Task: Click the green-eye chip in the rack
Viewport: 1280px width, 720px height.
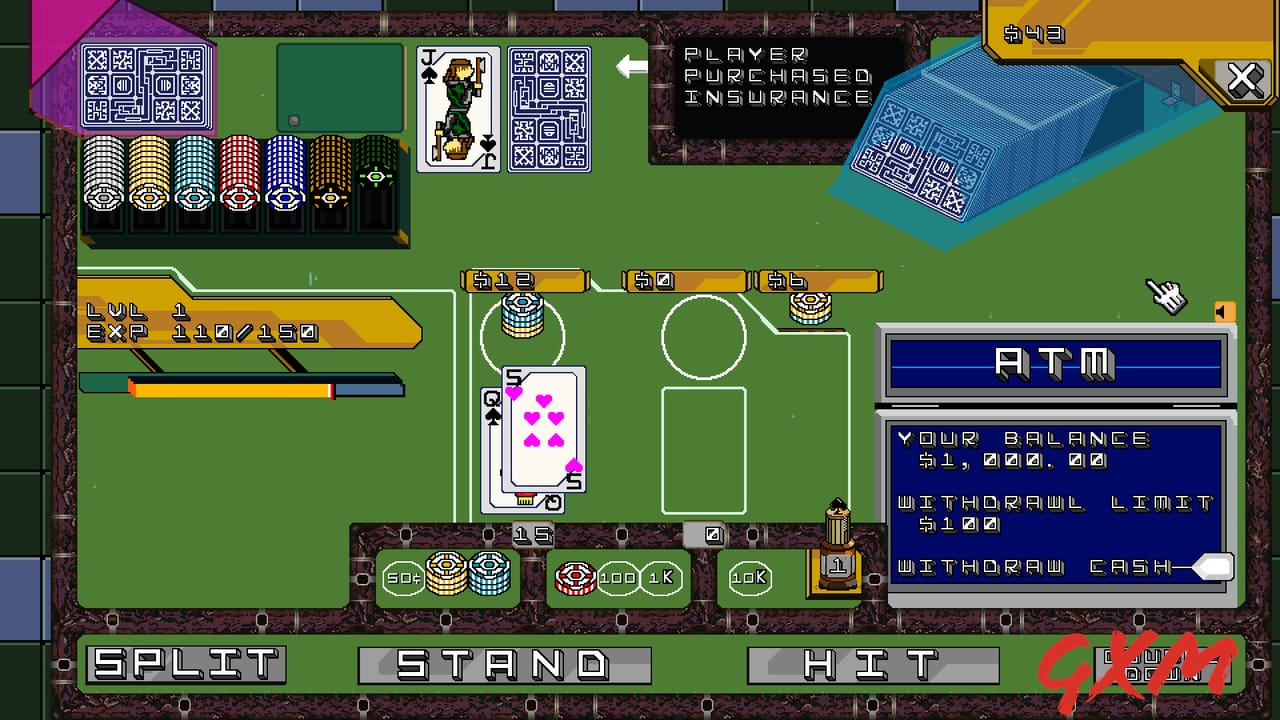Action: tap(378, 178)
